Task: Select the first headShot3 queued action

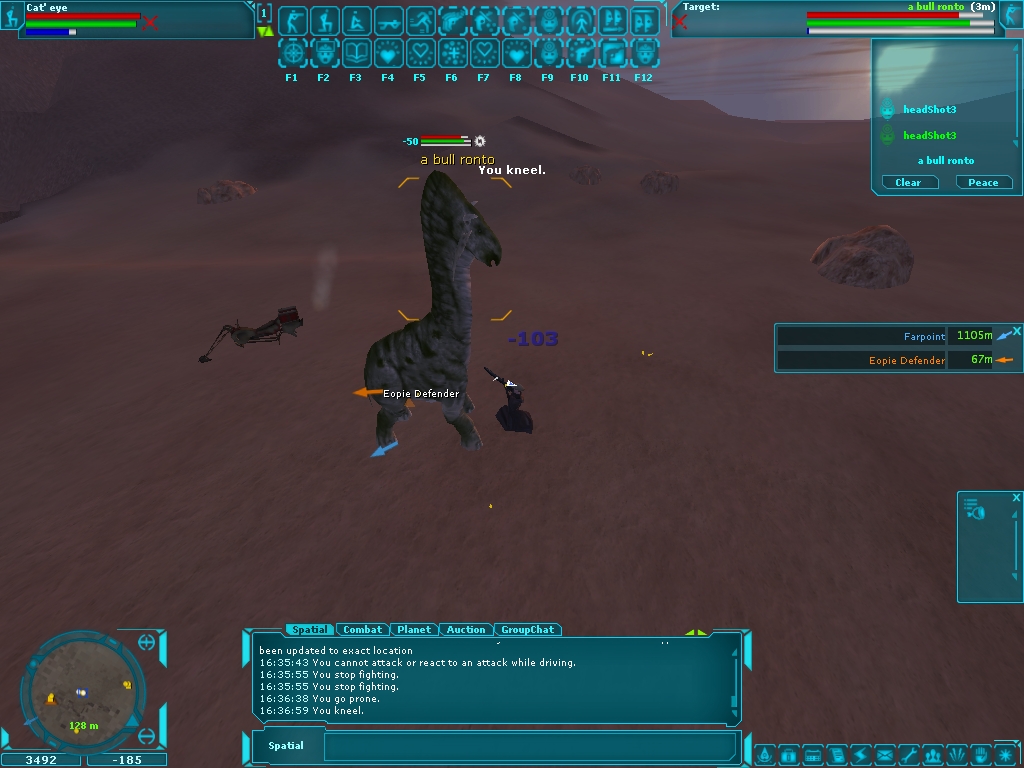Action: (929, 110)
